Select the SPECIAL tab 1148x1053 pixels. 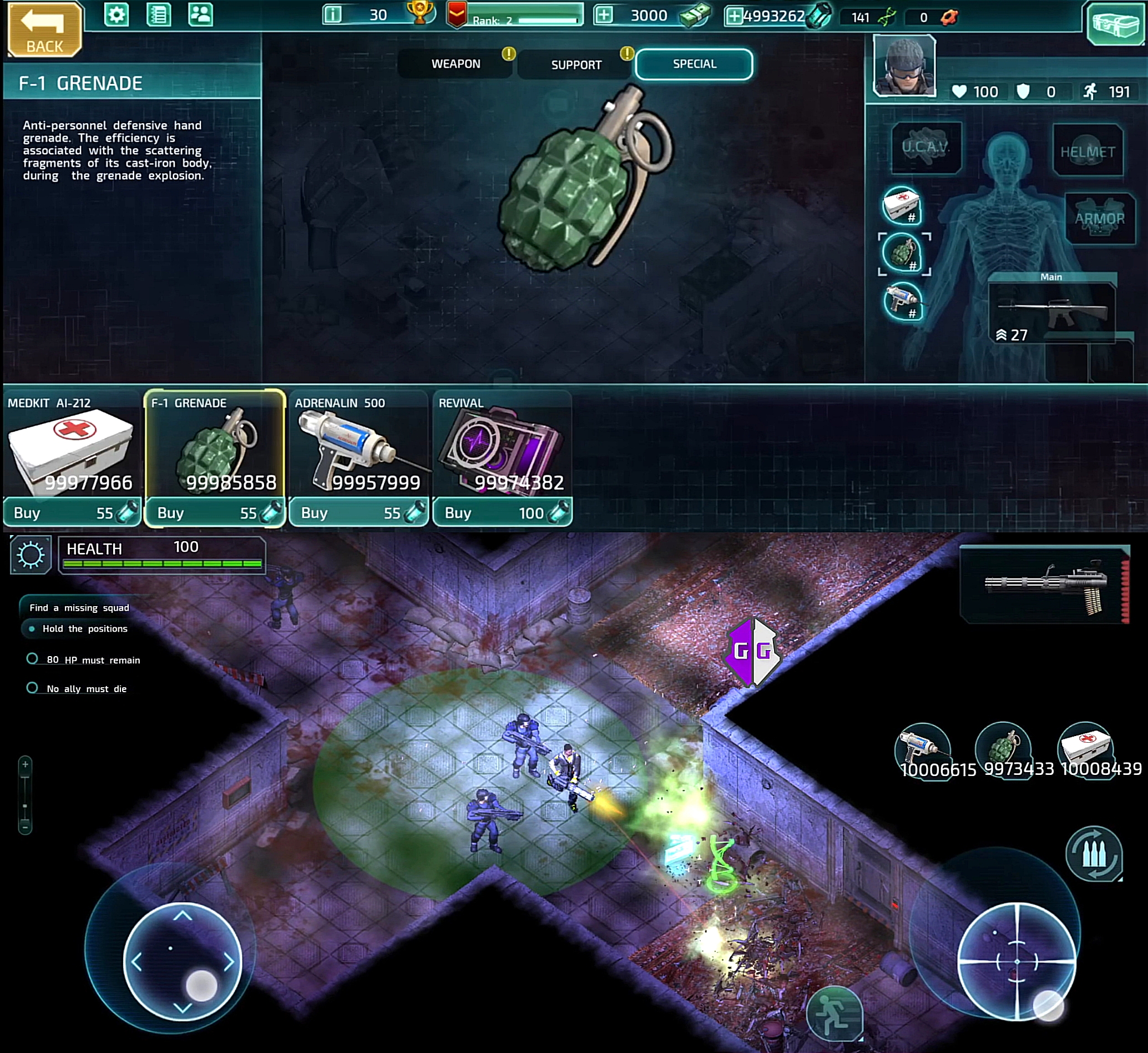694,64
